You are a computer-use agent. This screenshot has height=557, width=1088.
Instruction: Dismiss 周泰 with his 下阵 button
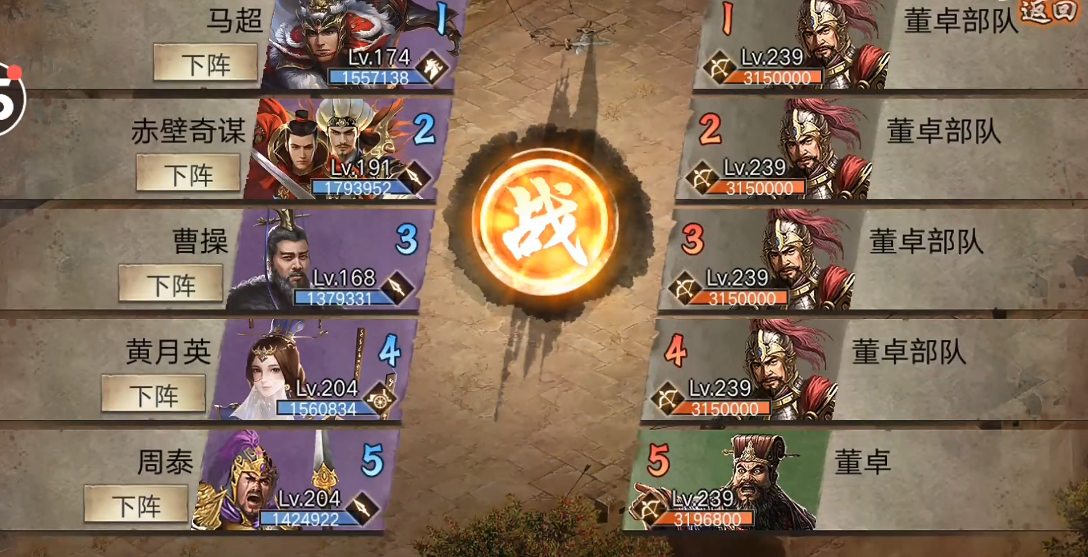pyautogui.click(x=136, y=504)
